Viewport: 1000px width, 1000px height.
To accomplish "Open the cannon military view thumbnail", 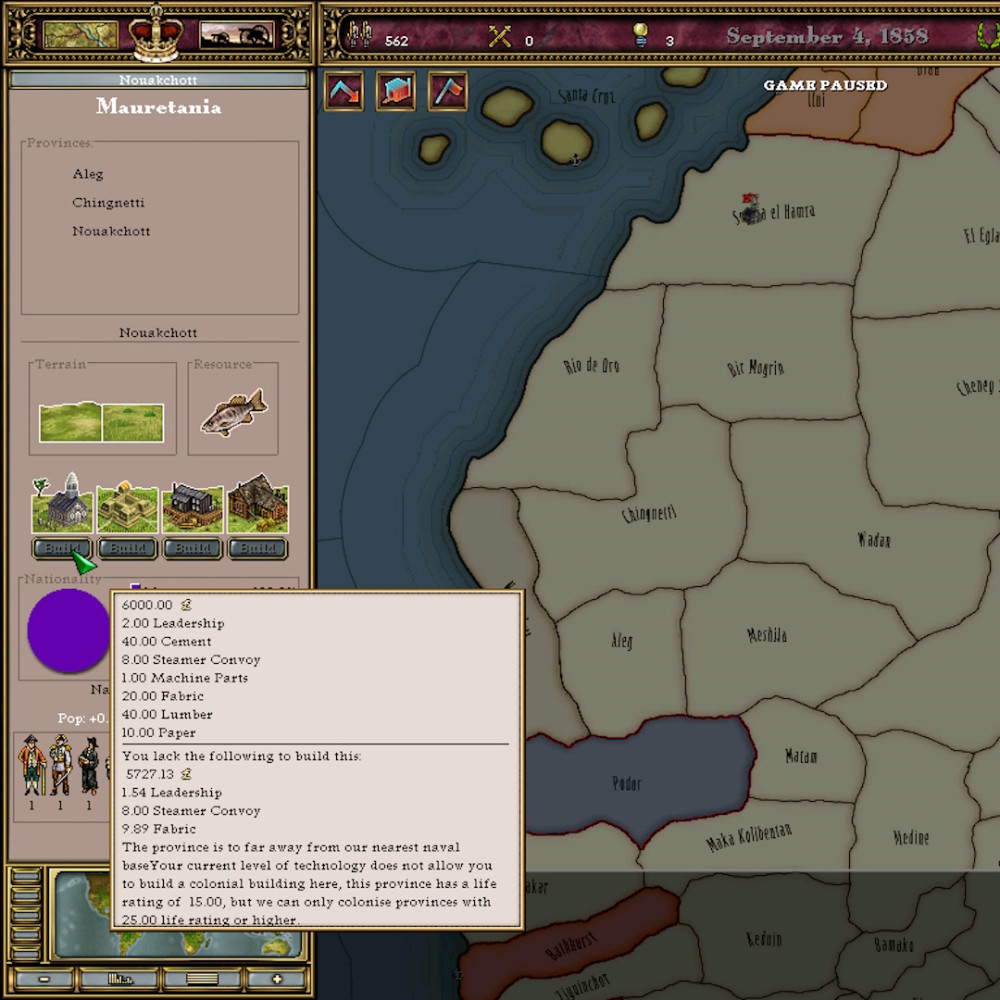I will tap(237, 34).
